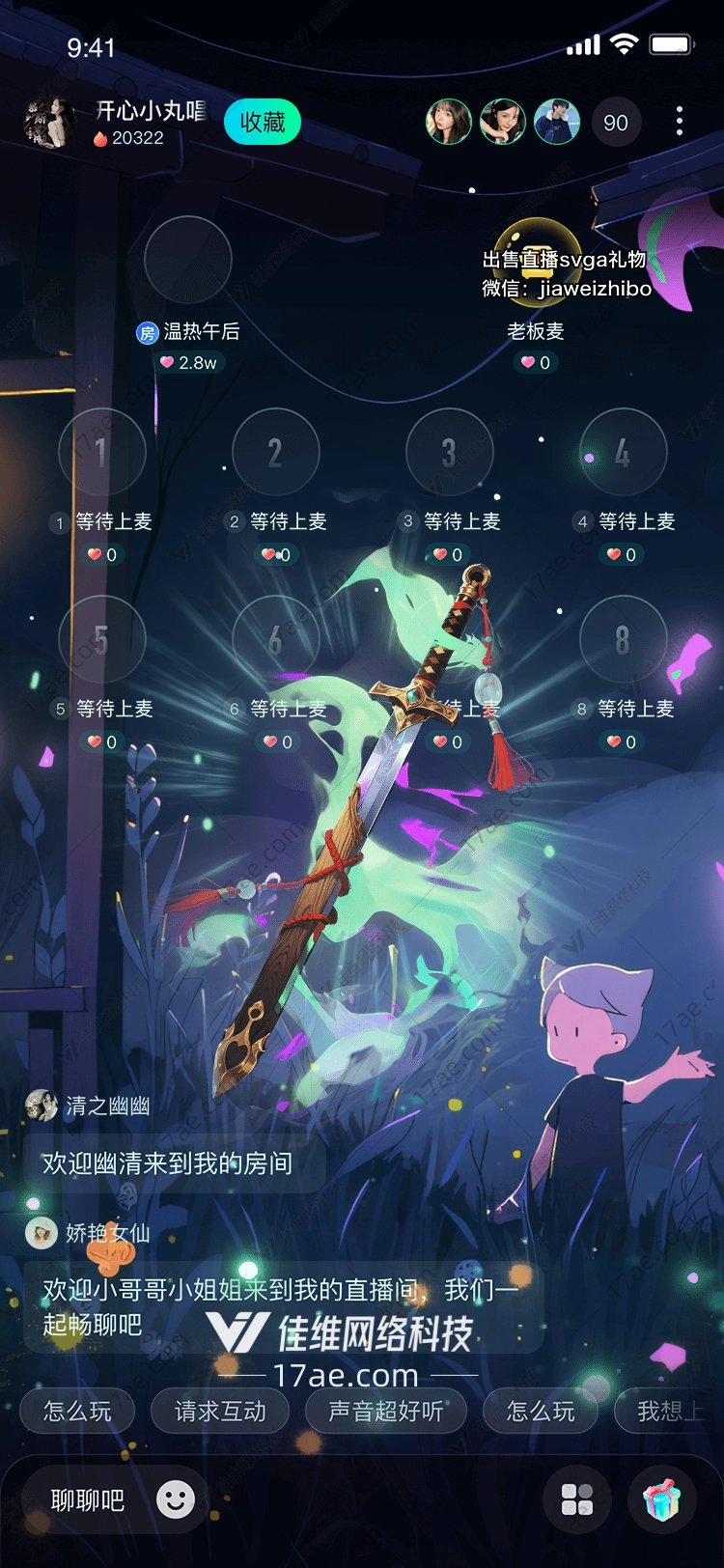Screen dimensions: 724x1568
Task: Open the three-dot more menu
Action: click(680, 122)
